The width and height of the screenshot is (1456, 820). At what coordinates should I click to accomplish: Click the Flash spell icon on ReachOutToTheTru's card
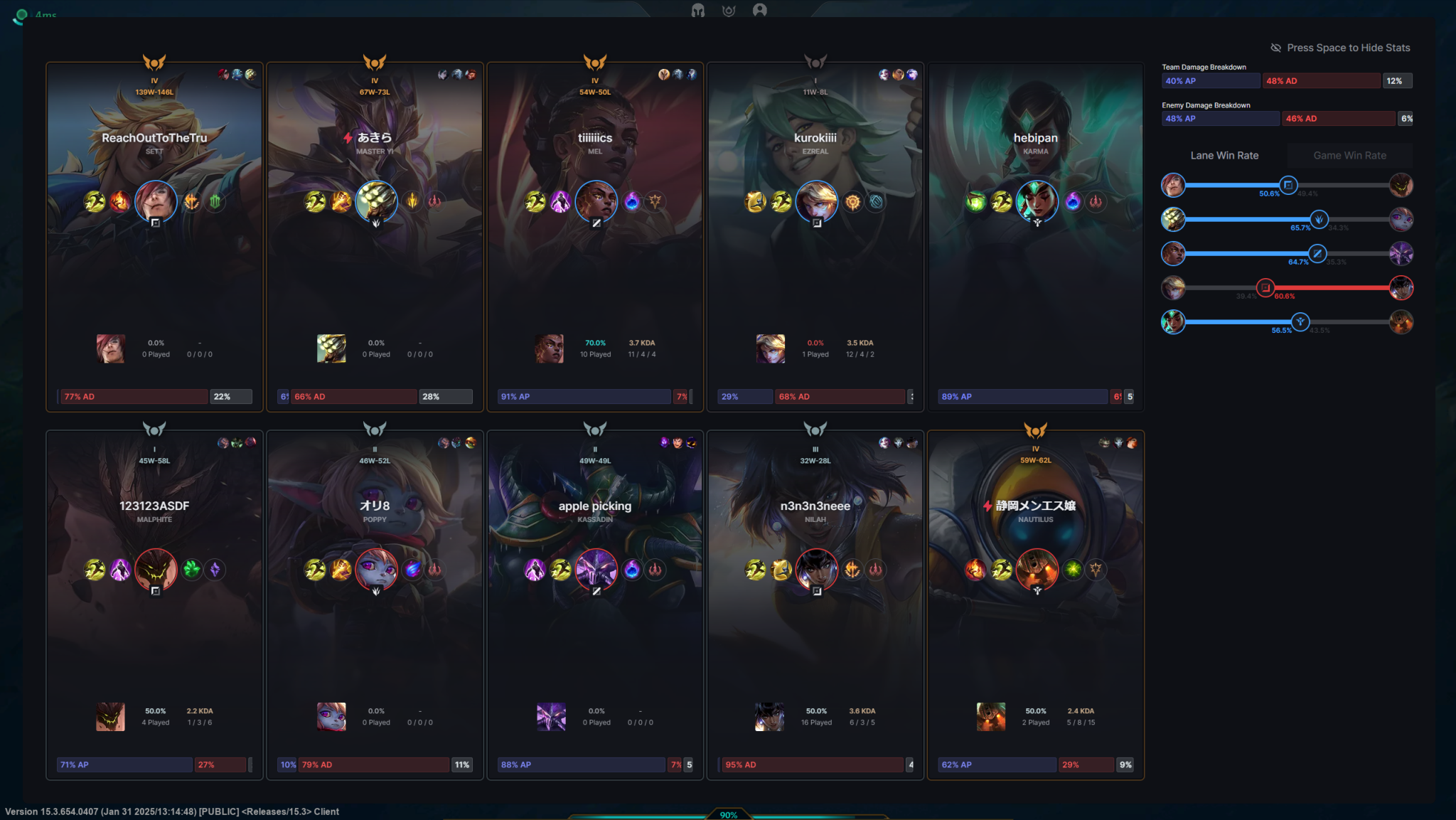pyautogui.click(x=94, y=201)
